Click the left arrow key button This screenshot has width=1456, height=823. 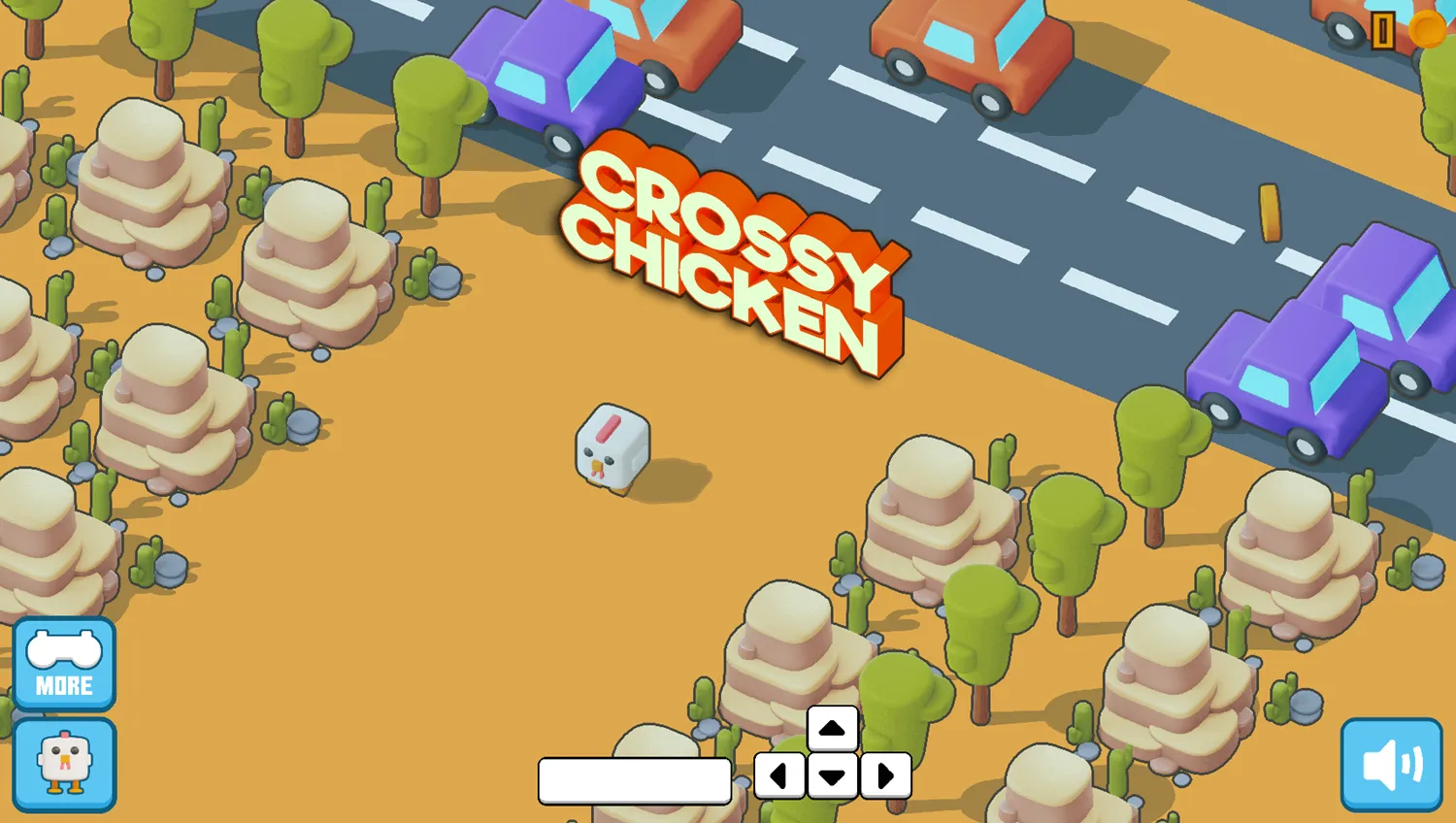click(779, 775)
